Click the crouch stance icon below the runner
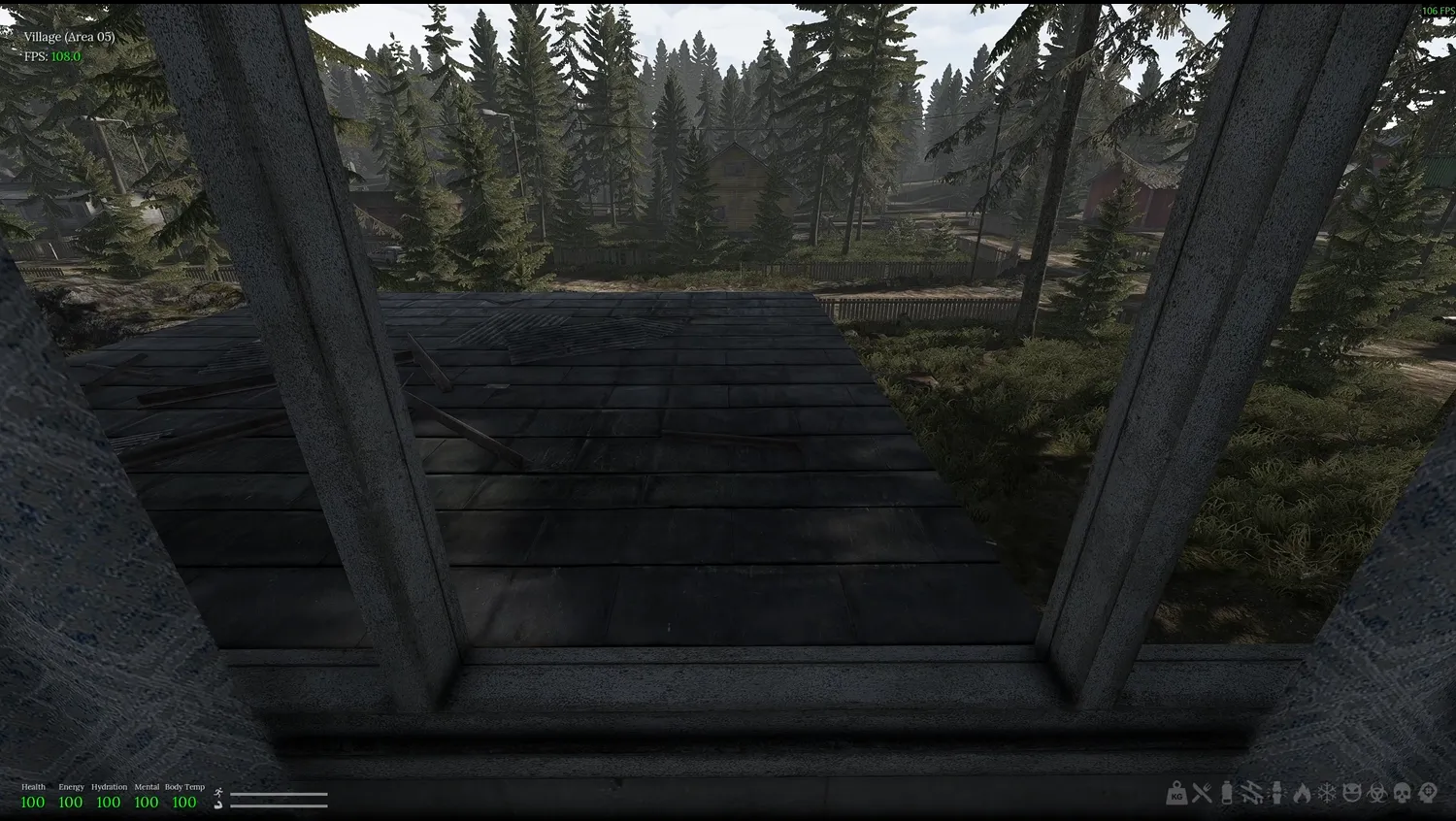Viewport: 1456px width, 821px height. pyautogui.click(x=217, y=805)
